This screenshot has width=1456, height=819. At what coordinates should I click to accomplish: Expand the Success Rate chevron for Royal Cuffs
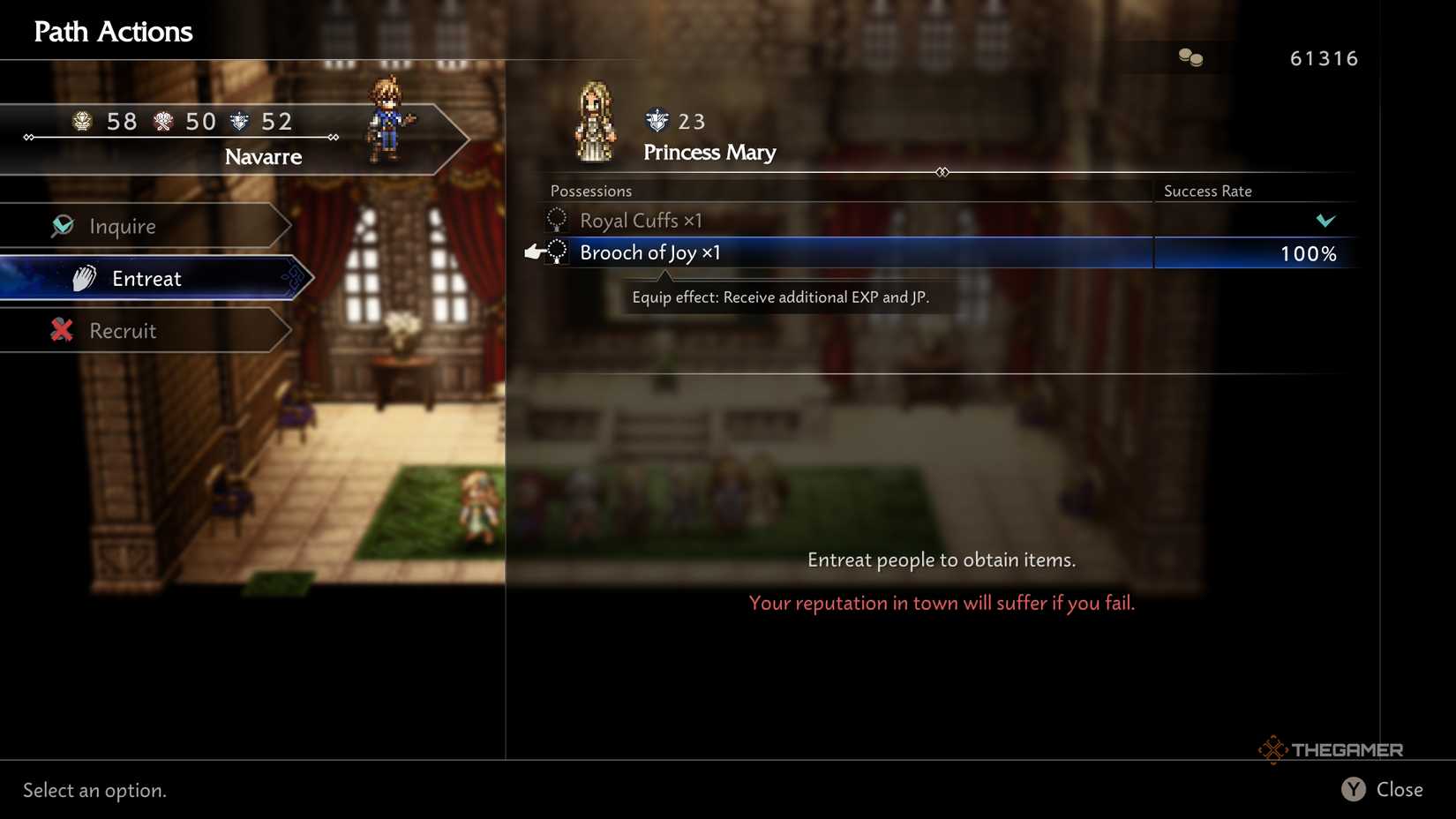click(1327, 221)
